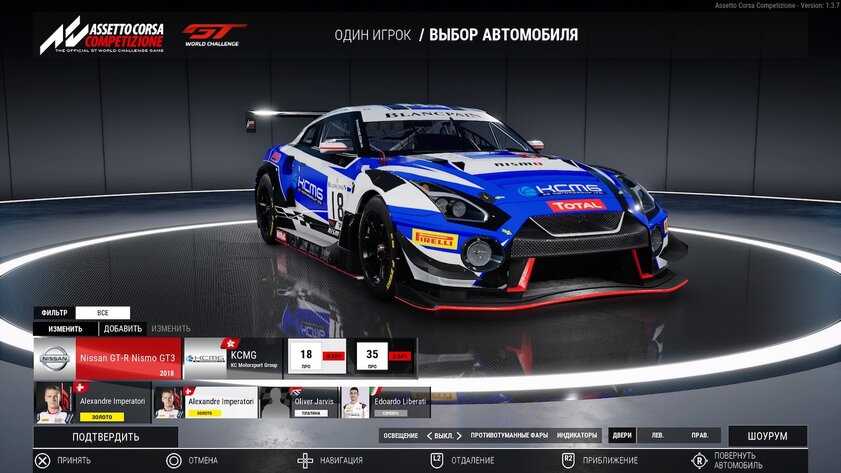Toggle the ИНДИКАТОРЫ option
The width and height of the screenshot is (841, 473).
click(x=577, y=436)
